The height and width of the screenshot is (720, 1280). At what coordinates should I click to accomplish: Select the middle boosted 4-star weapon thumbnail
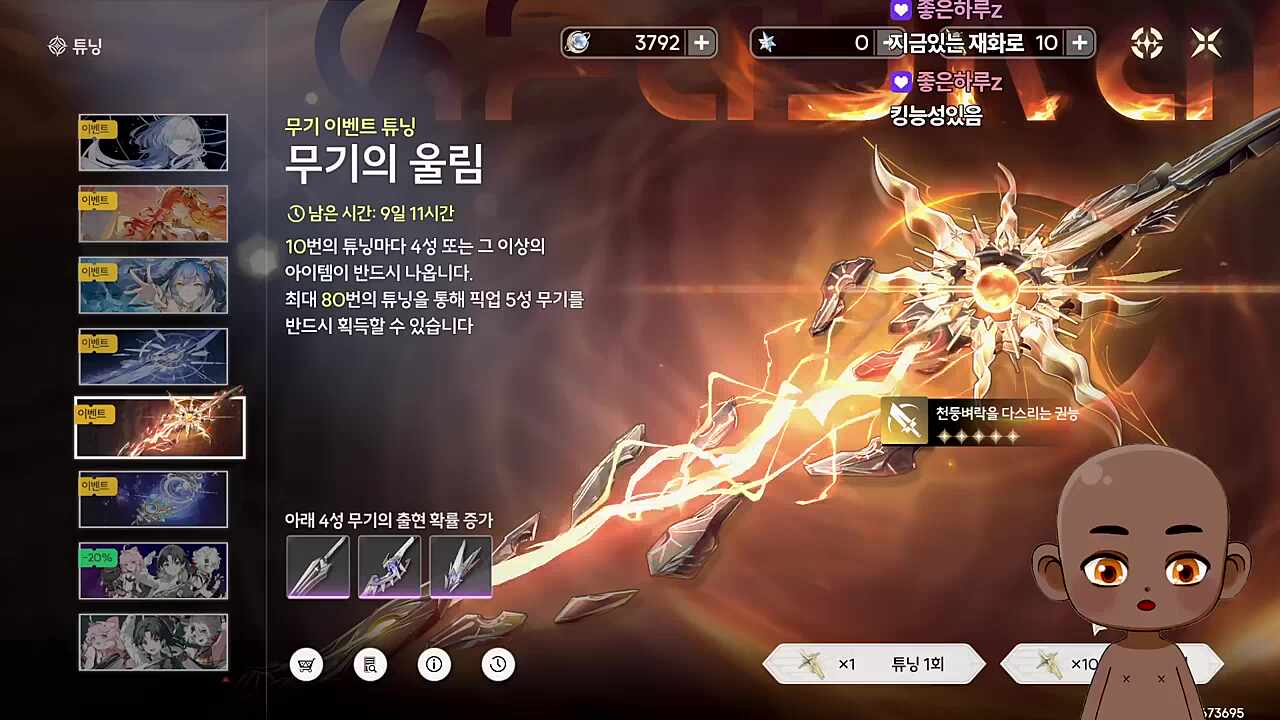tap(390, 567)
